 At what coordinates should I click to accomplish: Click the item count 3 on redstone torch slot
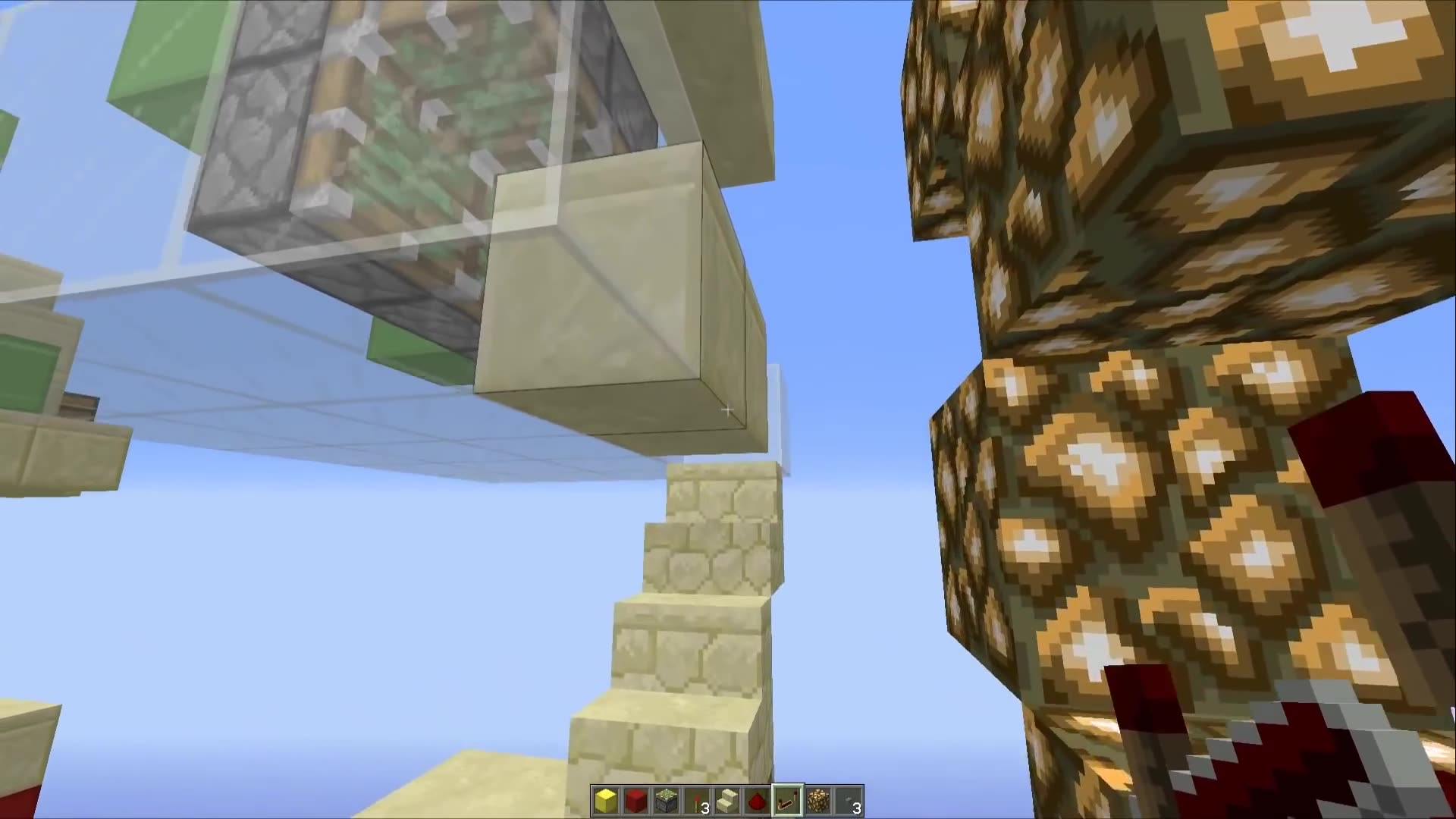pyautogui.click(x=707, y=805)
